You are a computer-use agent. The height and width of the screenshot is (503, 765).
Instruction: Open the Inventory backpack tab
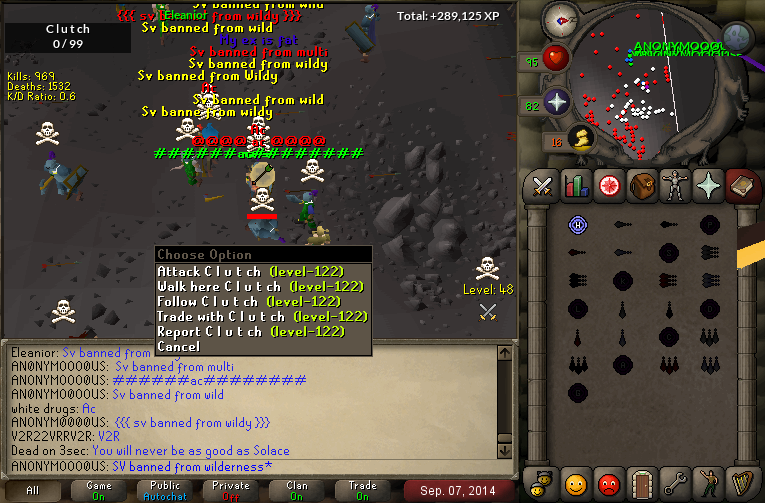(x=641, y=185)
